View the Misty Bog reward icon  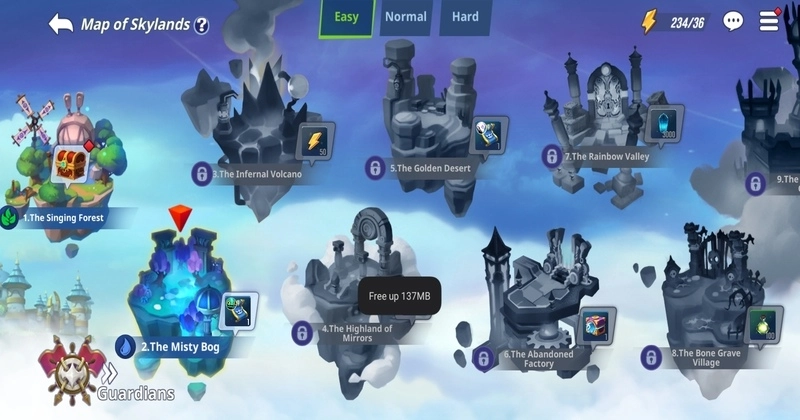point(238,311)
